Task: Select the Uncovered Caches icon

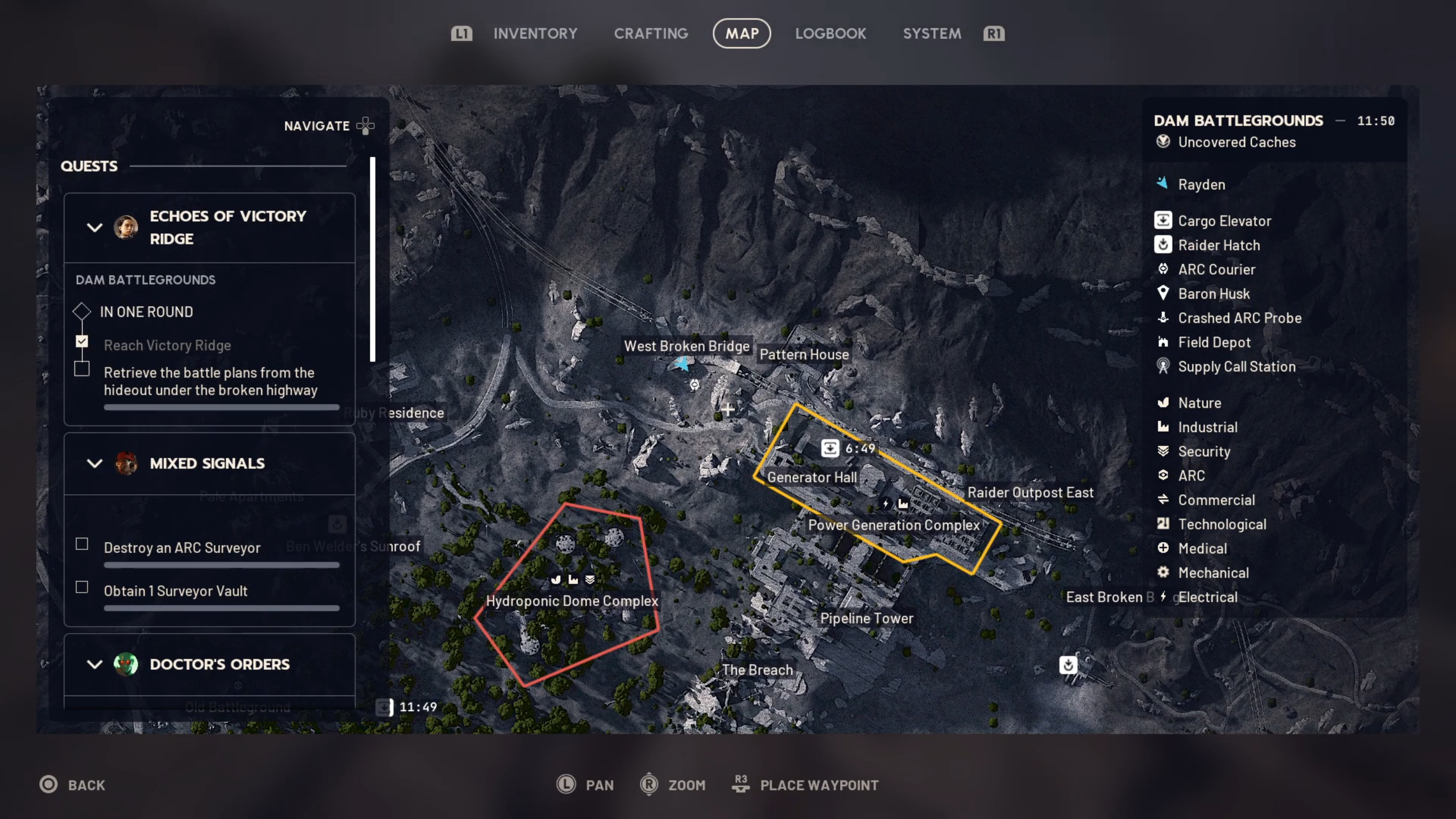Action: (x=1164, y=143)
